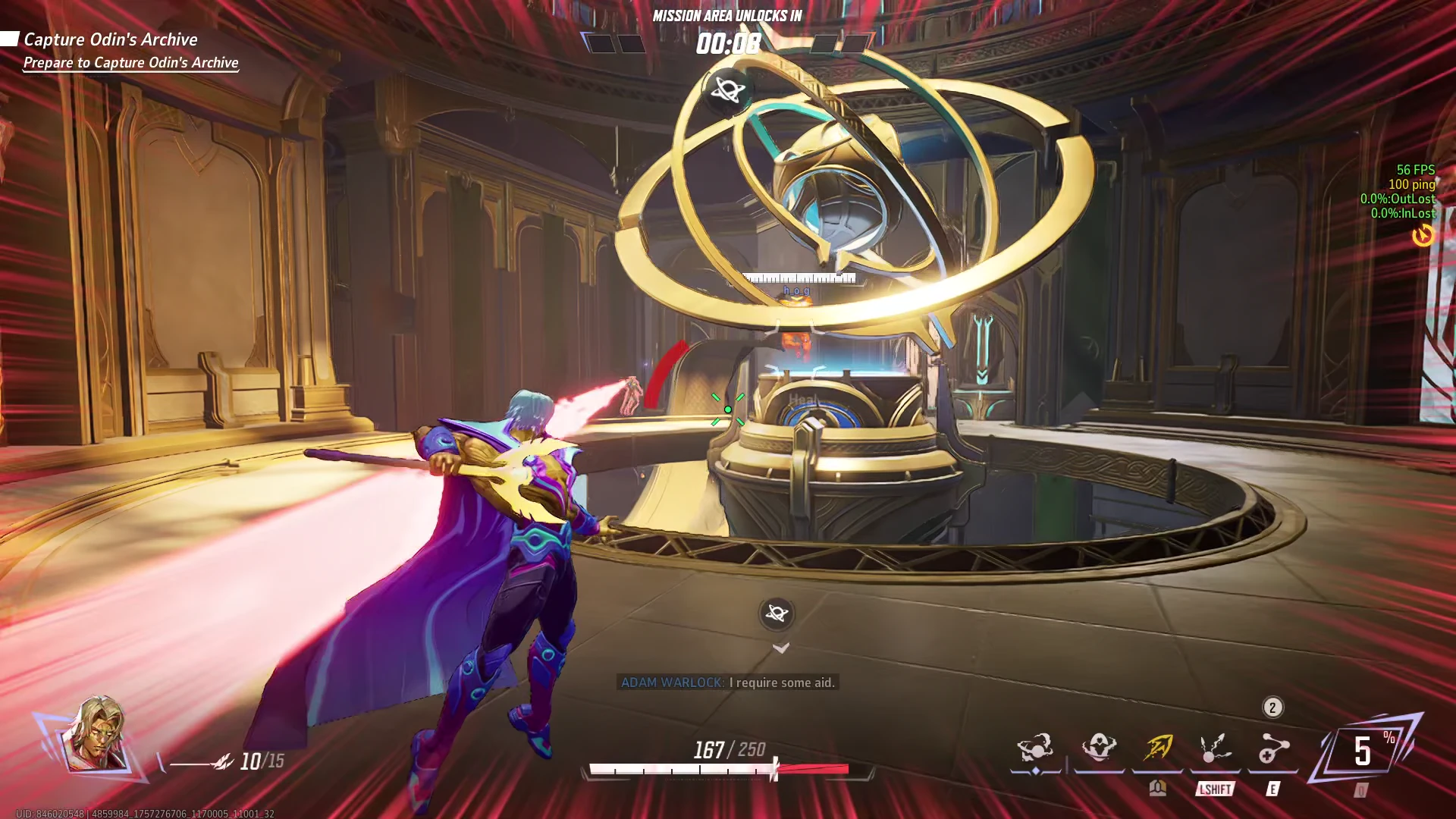Select the Capture Odin's Archive objective tracker

[111, 39]
